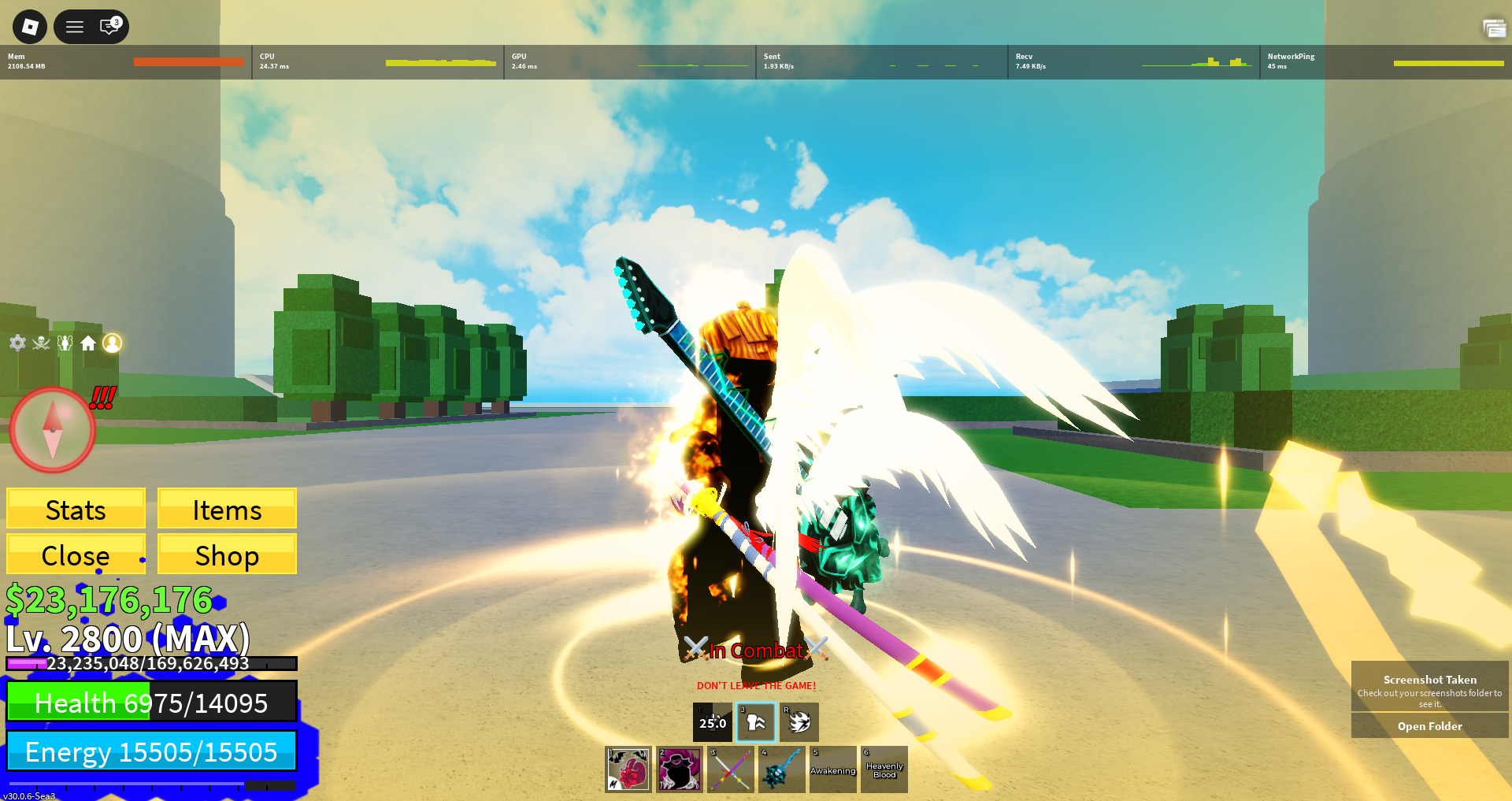
Task: Open the Items inventory
Action: pyautogui.click(x=227, y=509)
